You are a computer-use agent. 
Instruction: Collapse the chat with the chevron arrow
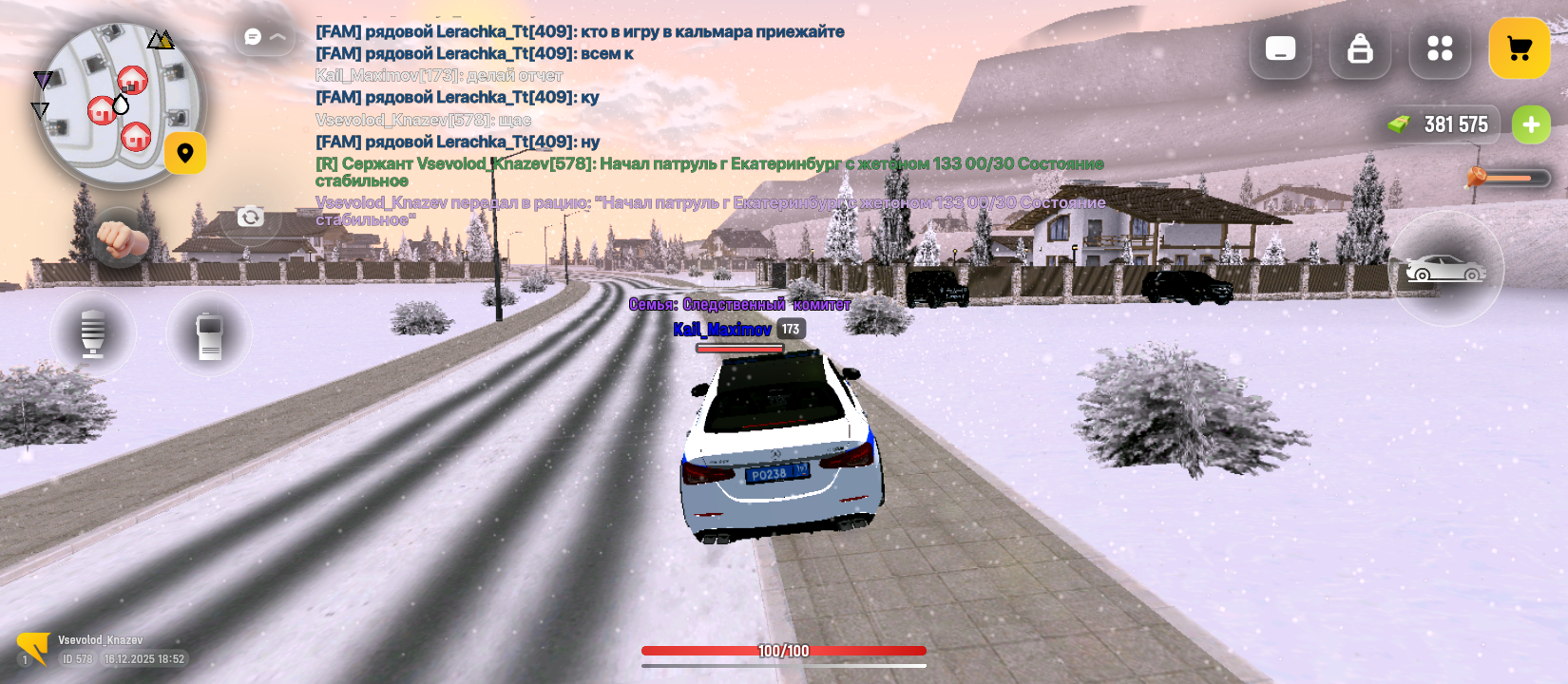(277, 35)
